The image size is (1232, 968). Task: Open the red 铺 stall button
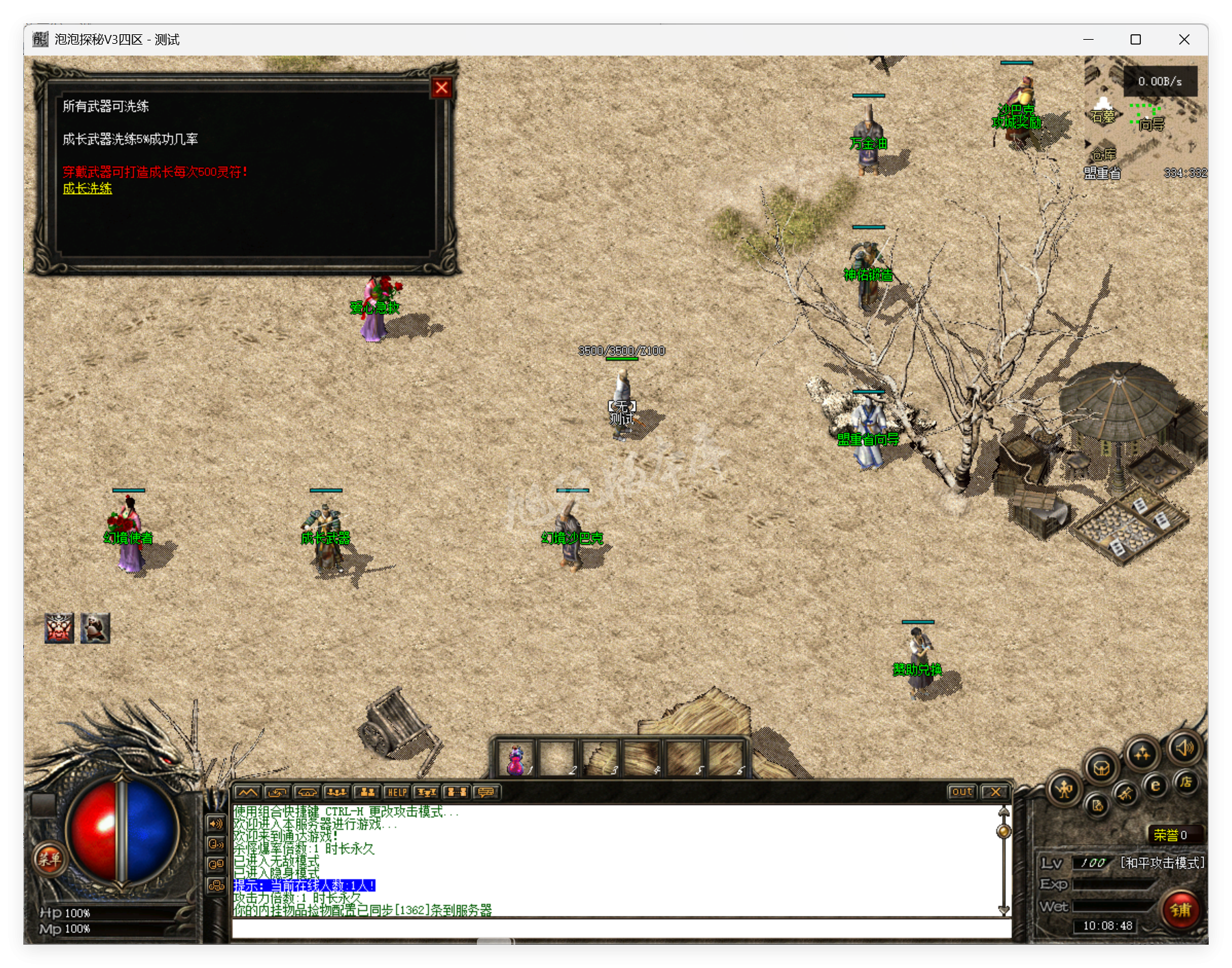[1181, 910]
